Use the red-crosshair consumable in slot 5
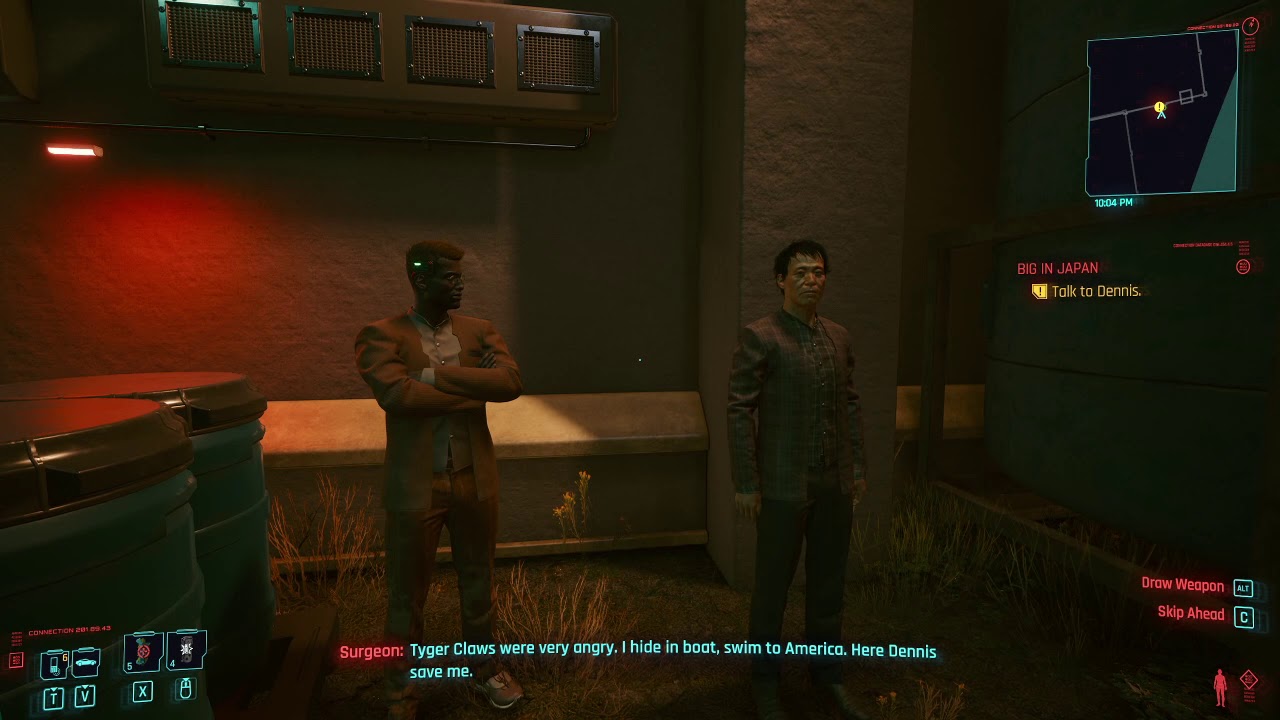 click(143, 651)
